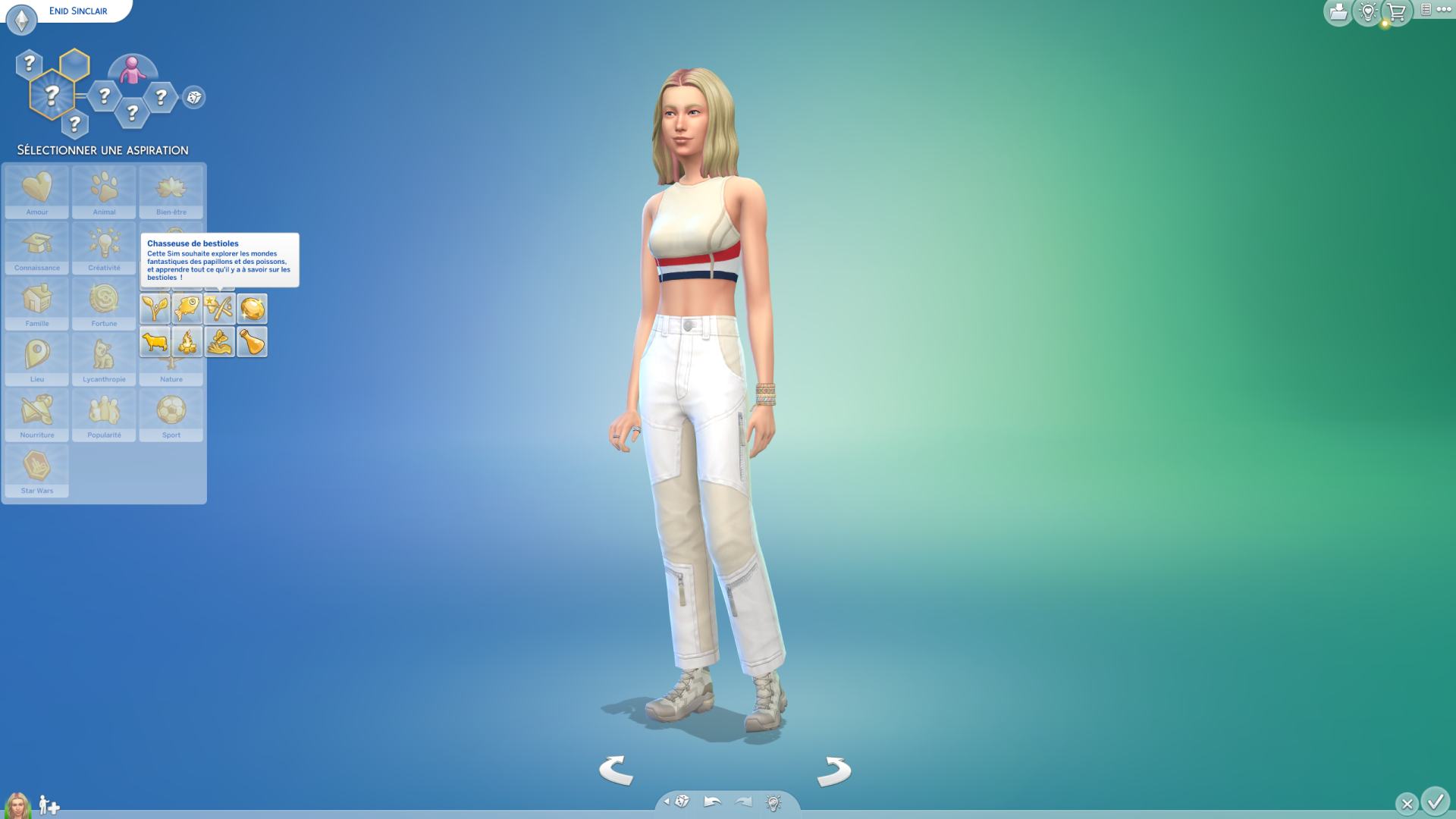Screen dimensions: 1456x819
Task: Pick the Famille aspiration category
Action: pos(36,303)
